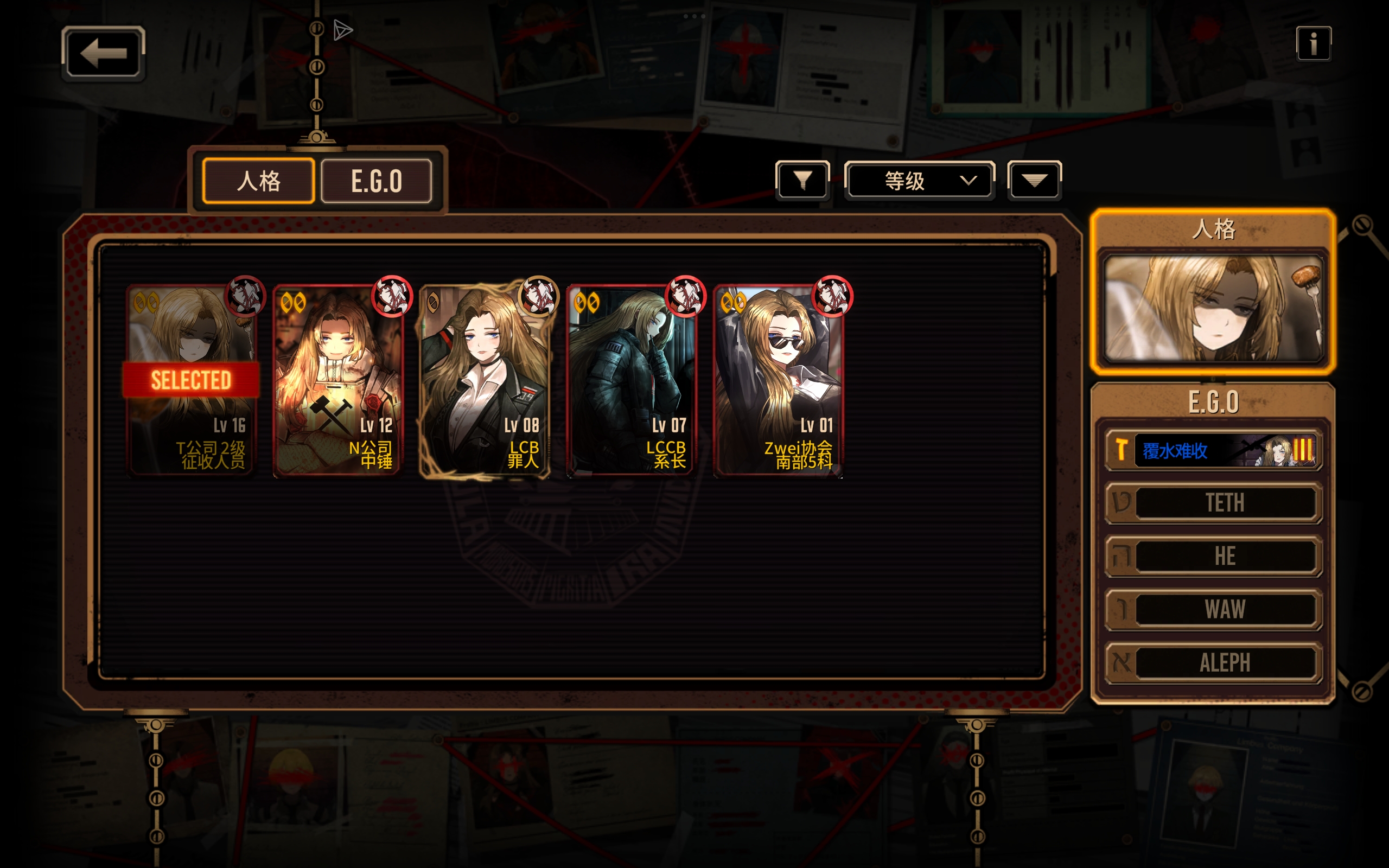Go back with the arrow button
The width and height of the screenshot is (1389, 868).
click(x=103, y=53)
